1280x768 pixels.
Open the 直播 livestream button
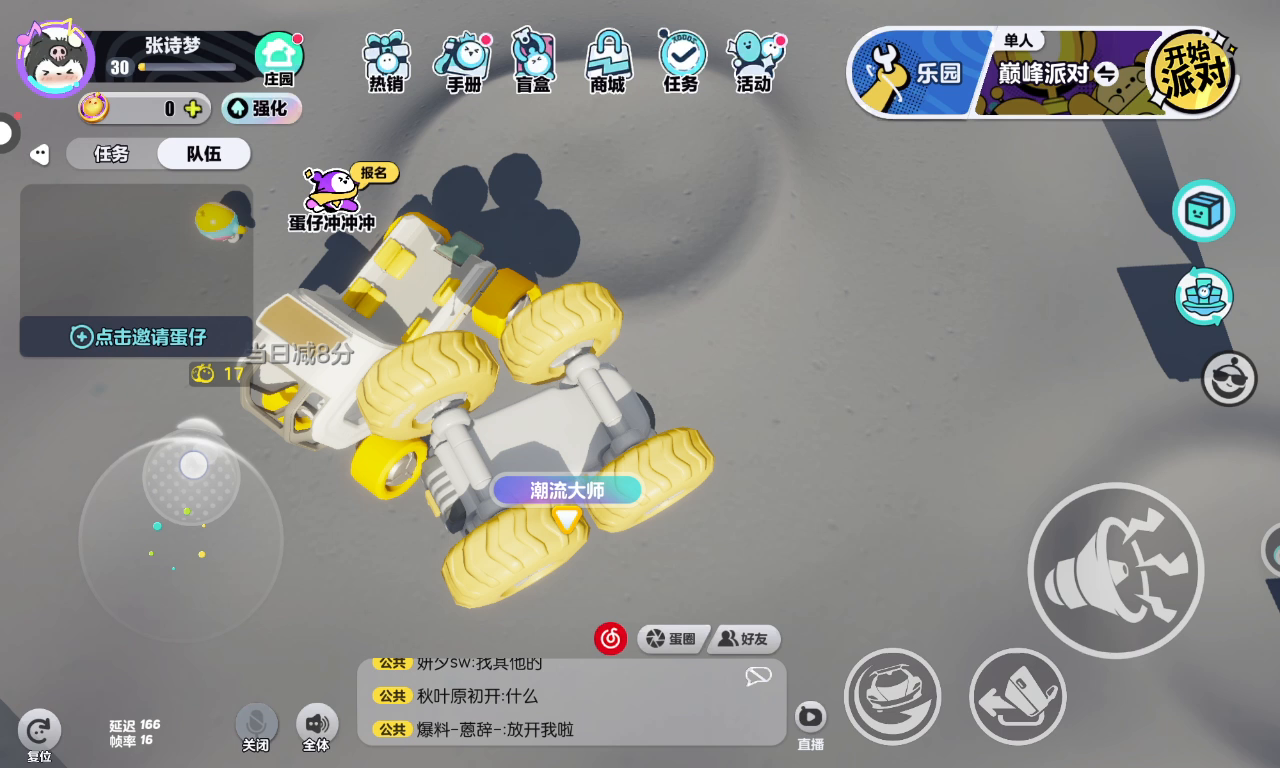(810, 723)
